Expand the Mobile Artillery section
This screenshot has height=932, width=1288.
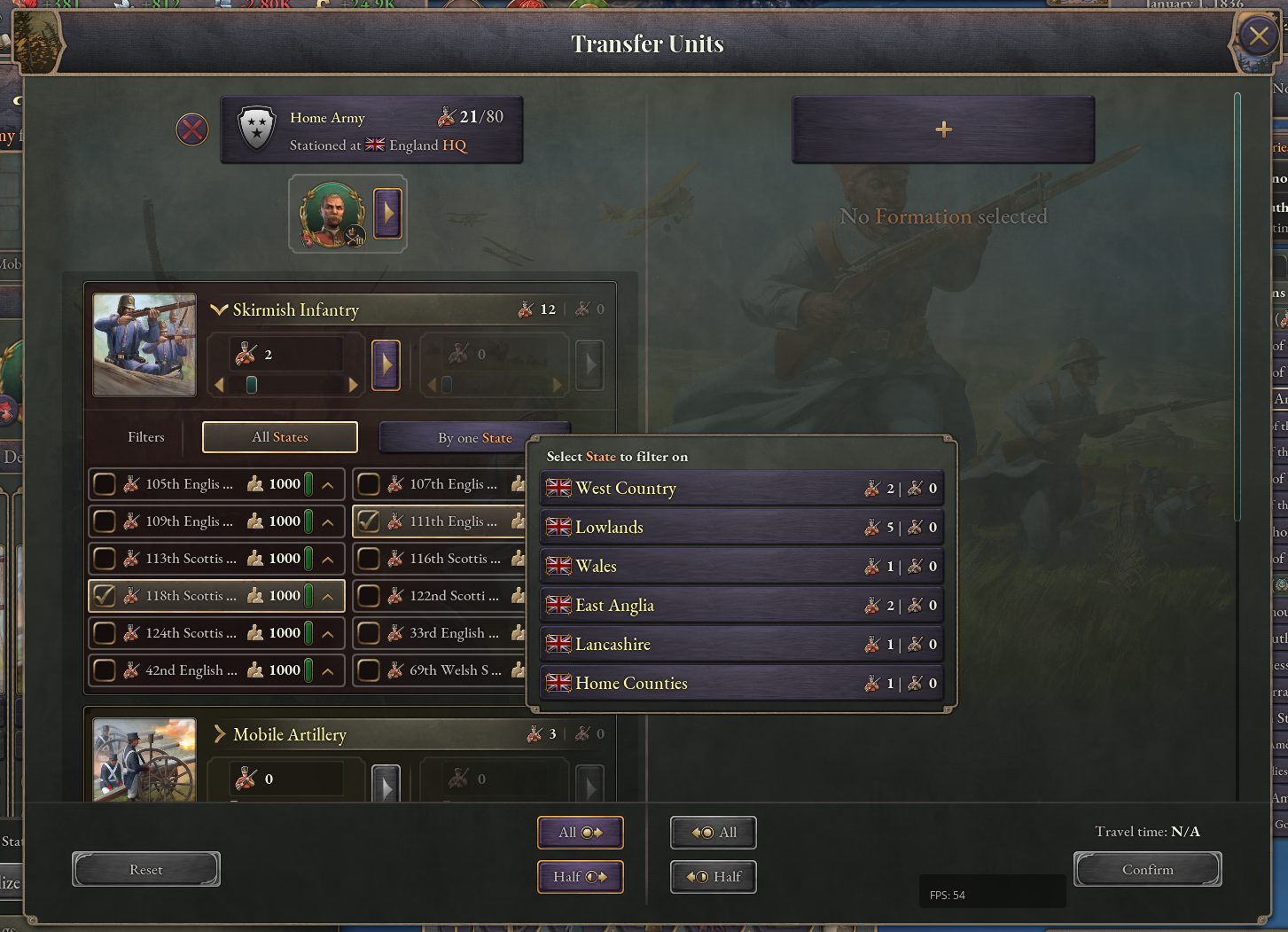(218, 733)
